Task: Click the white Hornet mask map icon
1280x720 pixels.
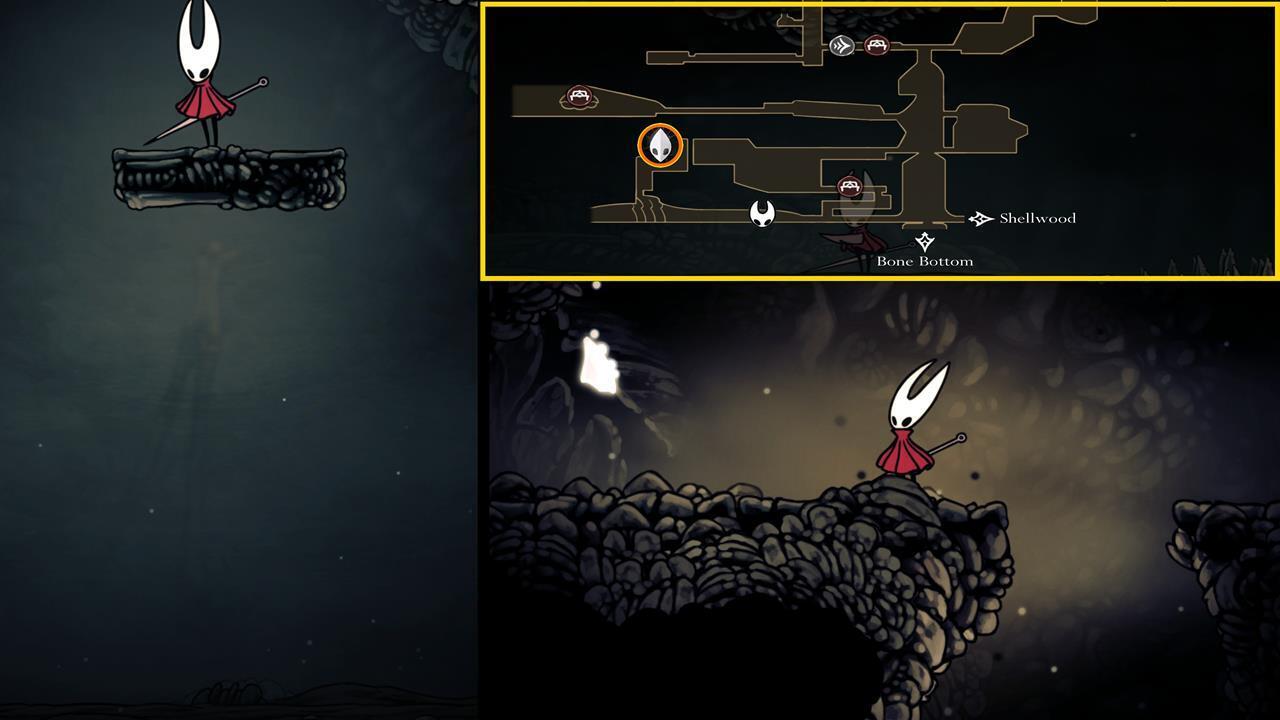Action: pos(763,213)
